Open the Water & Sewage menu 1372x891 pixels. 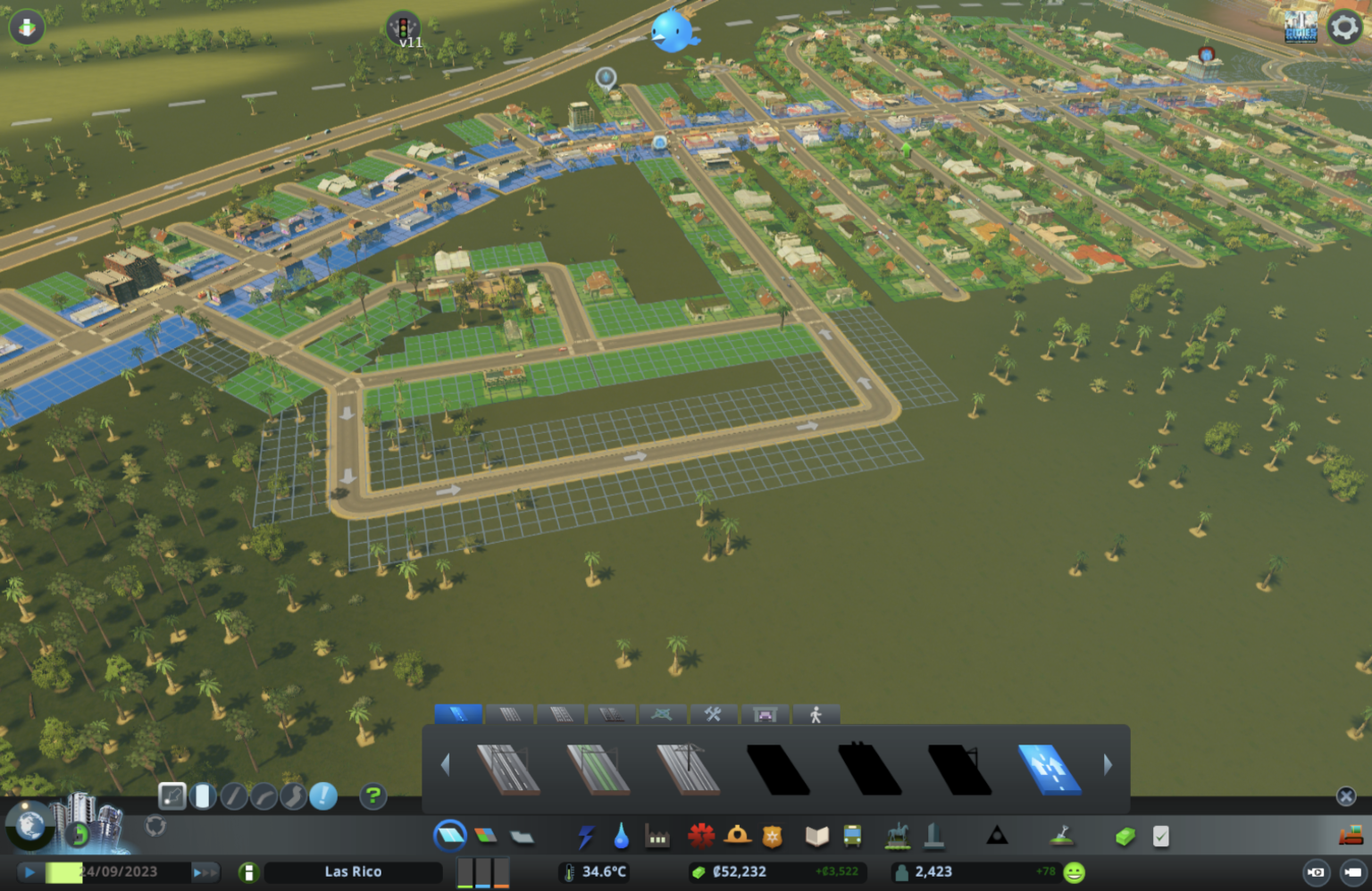point(622,836)
